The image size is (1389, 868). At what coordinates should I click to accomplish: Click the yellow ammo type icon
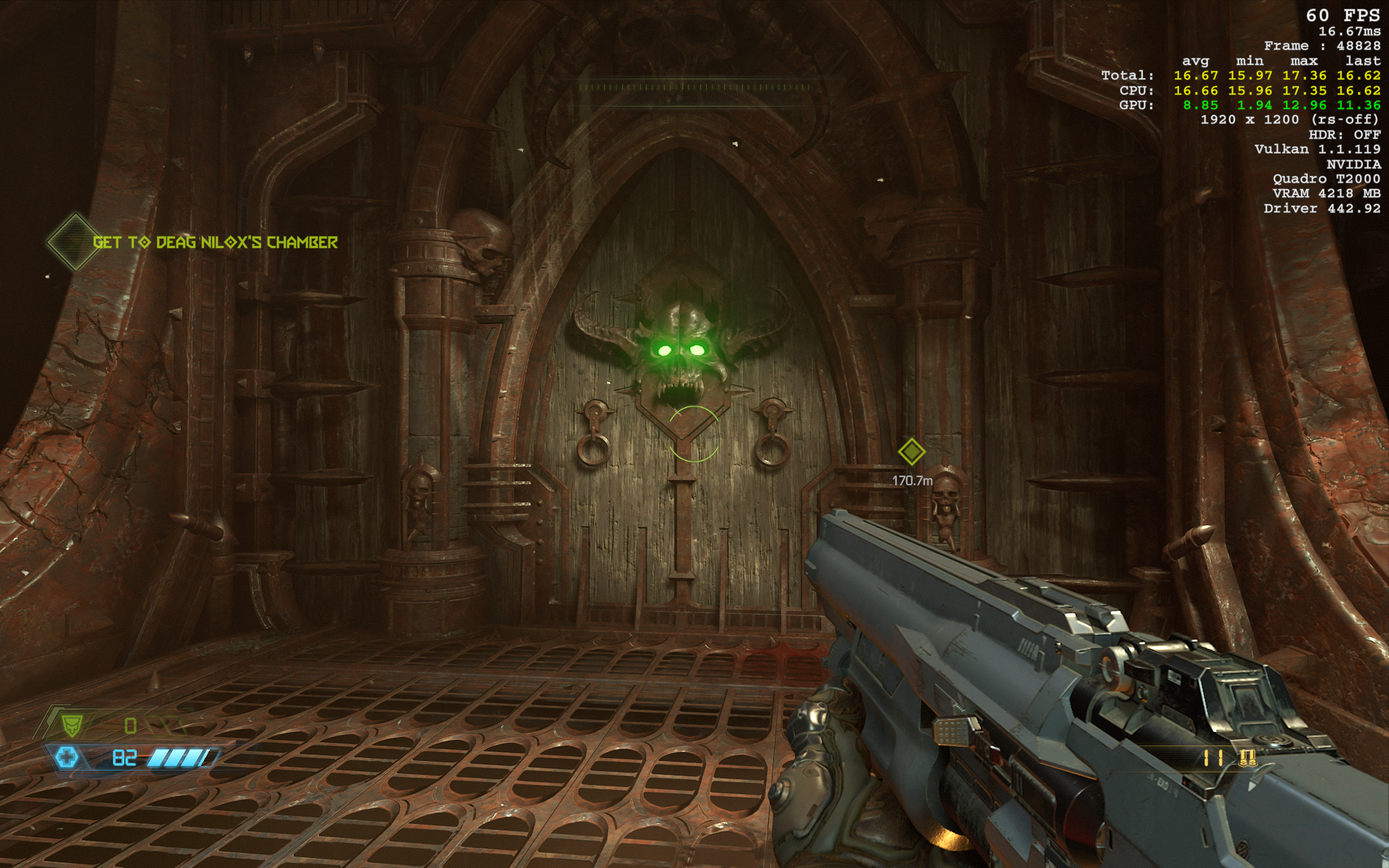[x=1246, y=758]
